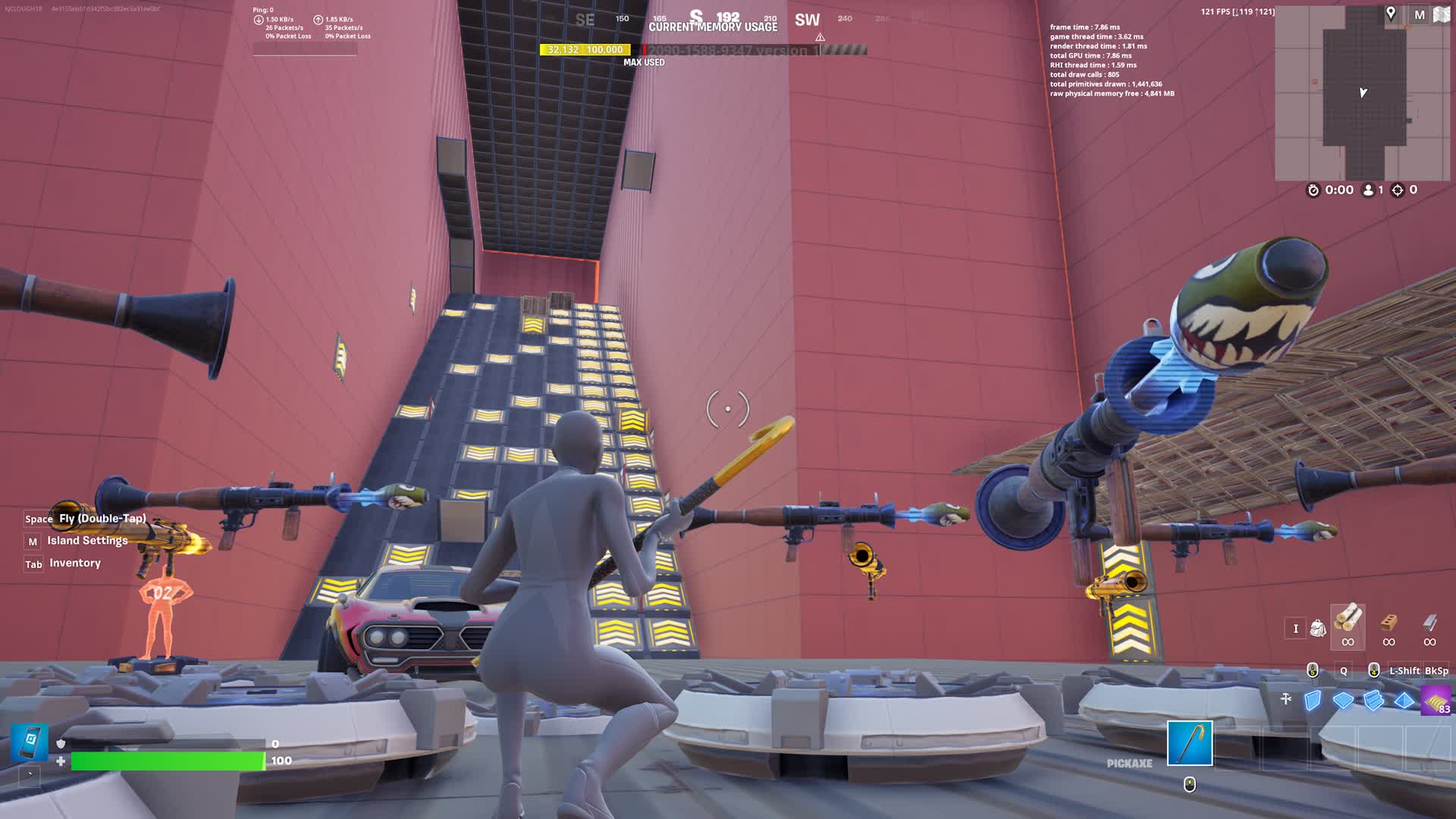Open Island Settings
Viewport: 1456px width, 819px height.
tap(87, 541)
